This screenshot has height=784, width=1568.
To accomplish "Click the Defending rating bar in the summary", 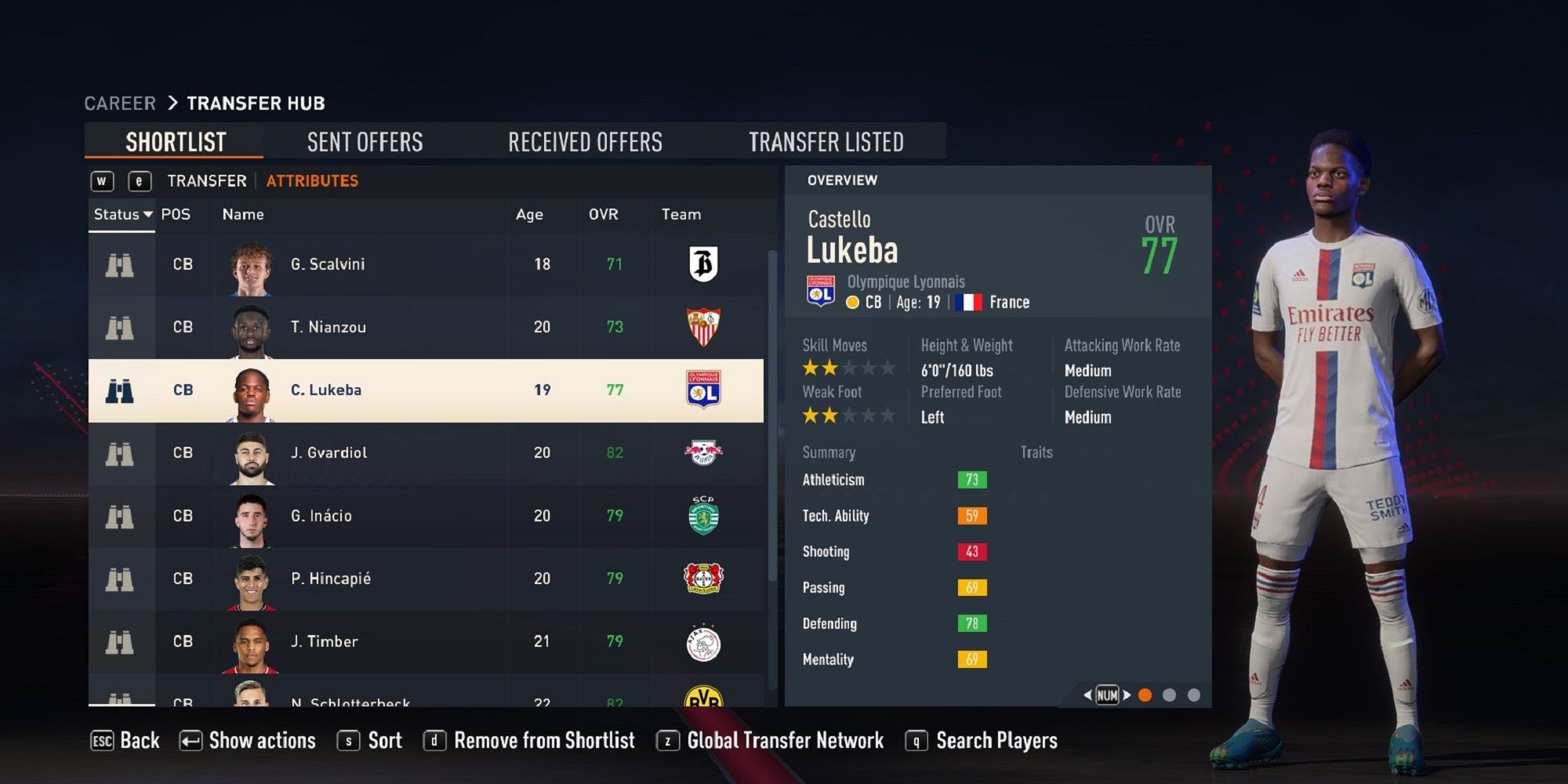I will (972, 623).
